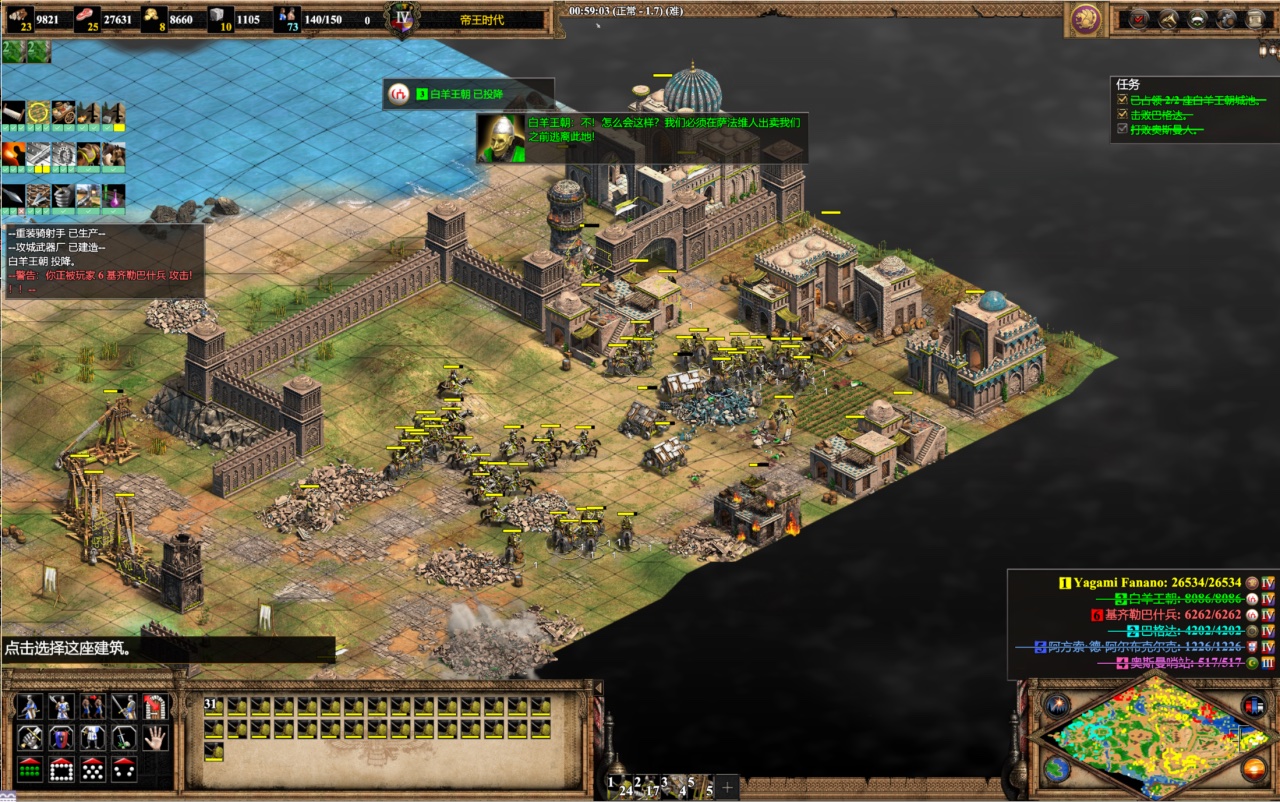Screen dimensions: 1280x802
Task: Activate the flare signal button beside minimap
Action: [x=1057, y=705]
